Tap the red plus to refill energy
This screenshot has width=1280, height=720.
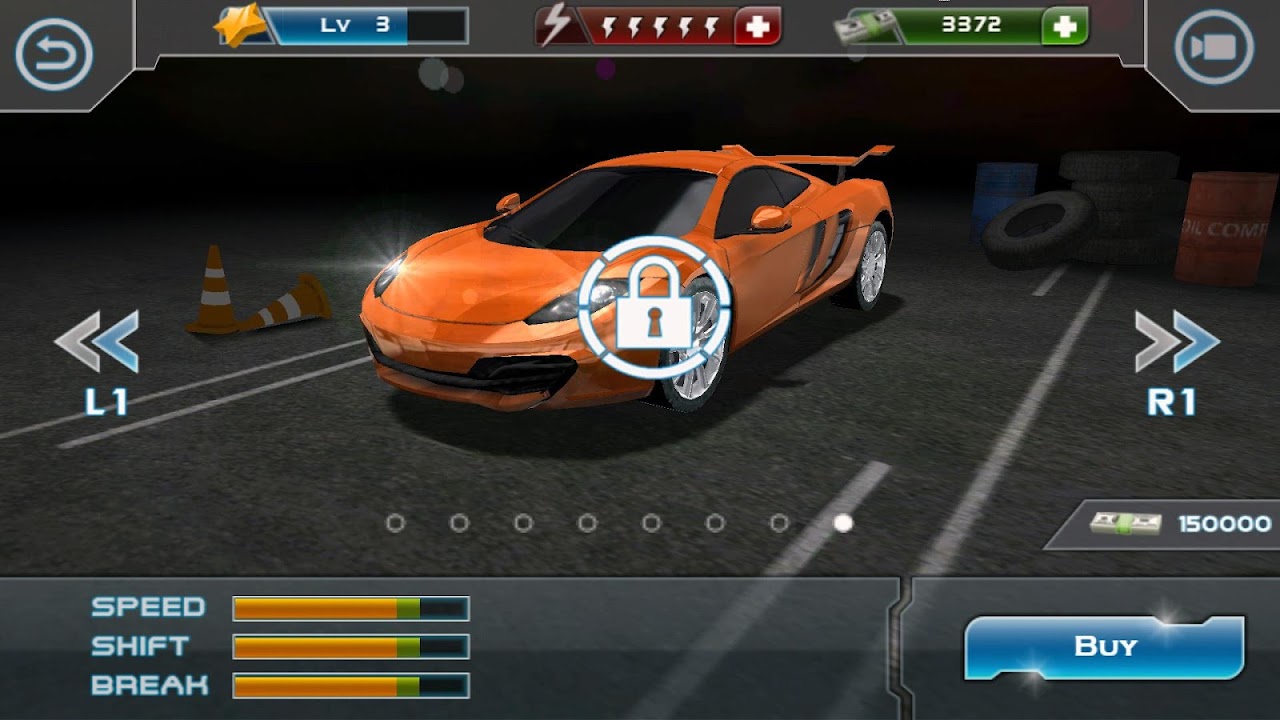tap(758, 27)
